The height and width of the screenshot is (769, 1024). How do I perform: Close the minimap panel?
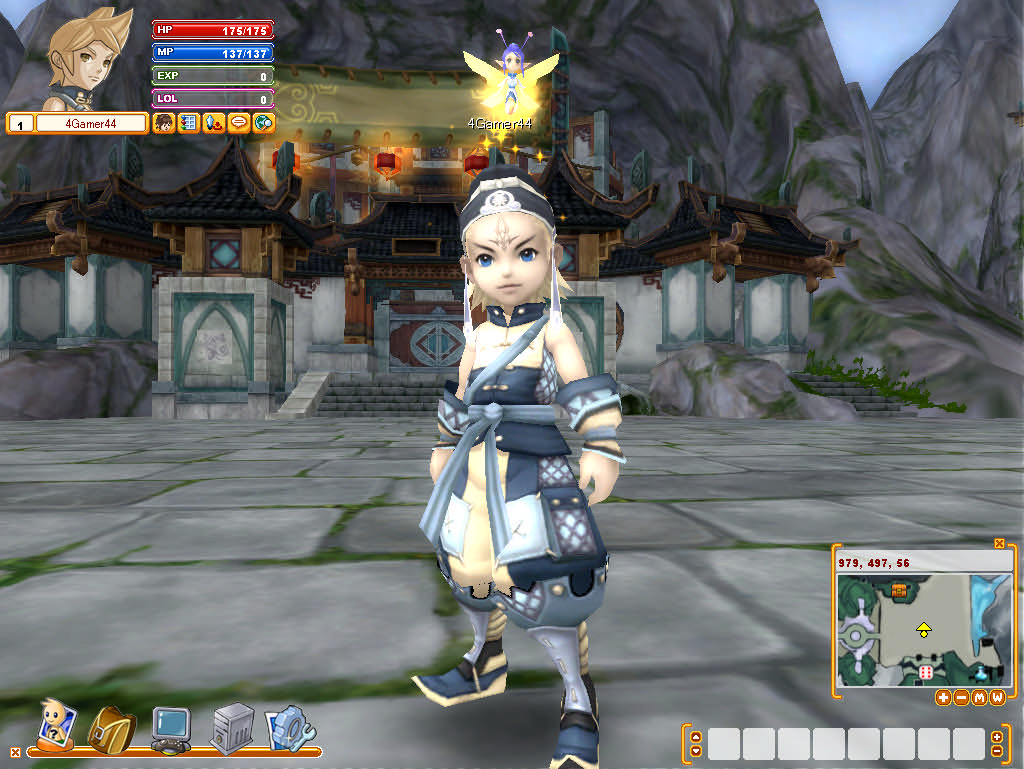(x=999, y=543)
